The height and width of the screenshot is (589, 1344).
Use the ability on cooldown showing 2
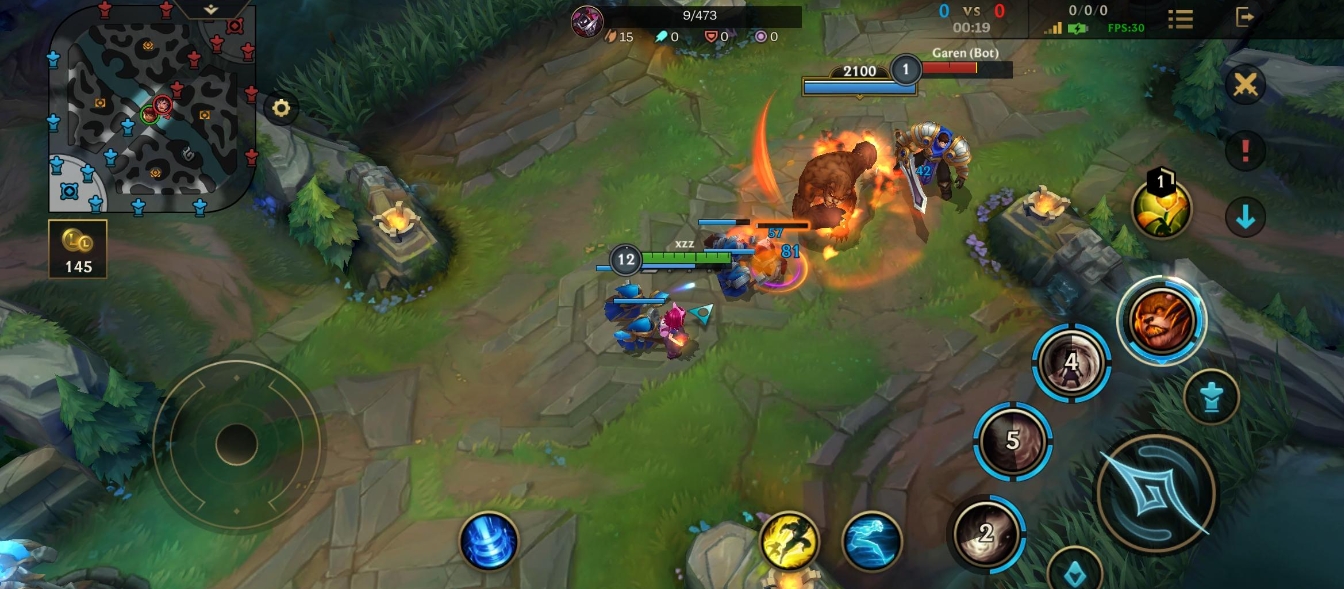click(x=986, y=533)
